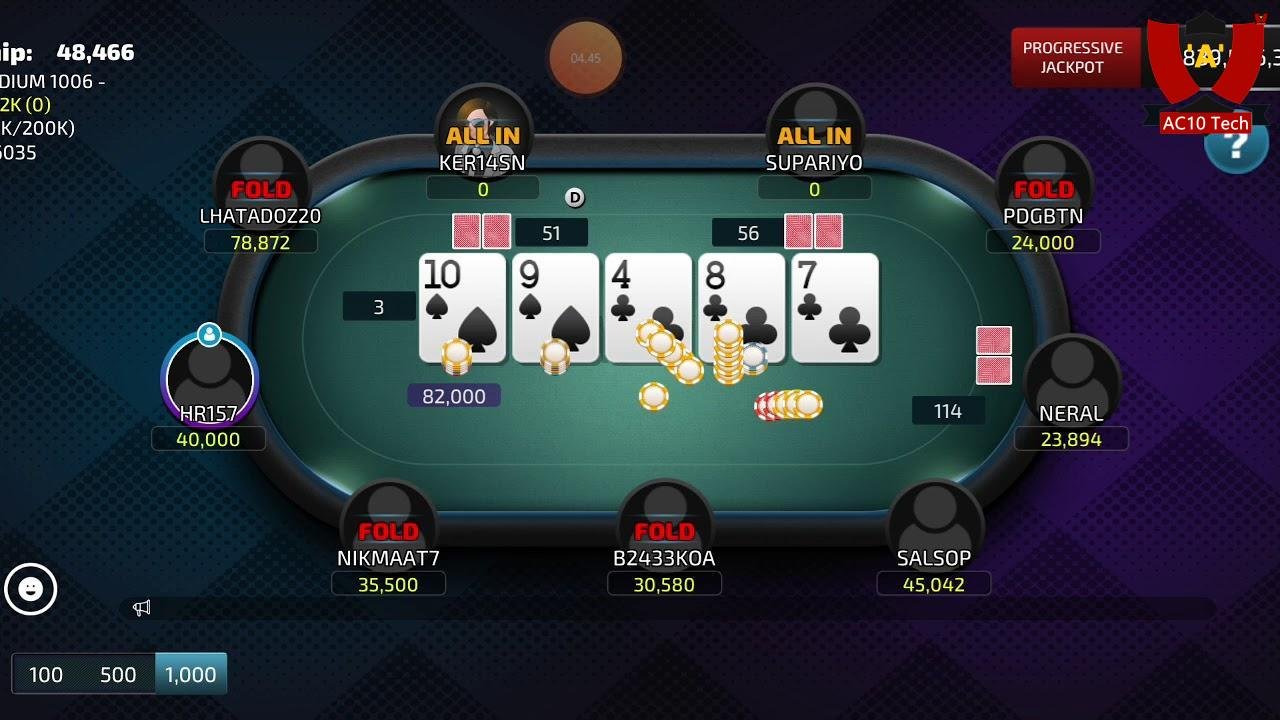Click the megaphone announcement icon

tap(141, 607)
